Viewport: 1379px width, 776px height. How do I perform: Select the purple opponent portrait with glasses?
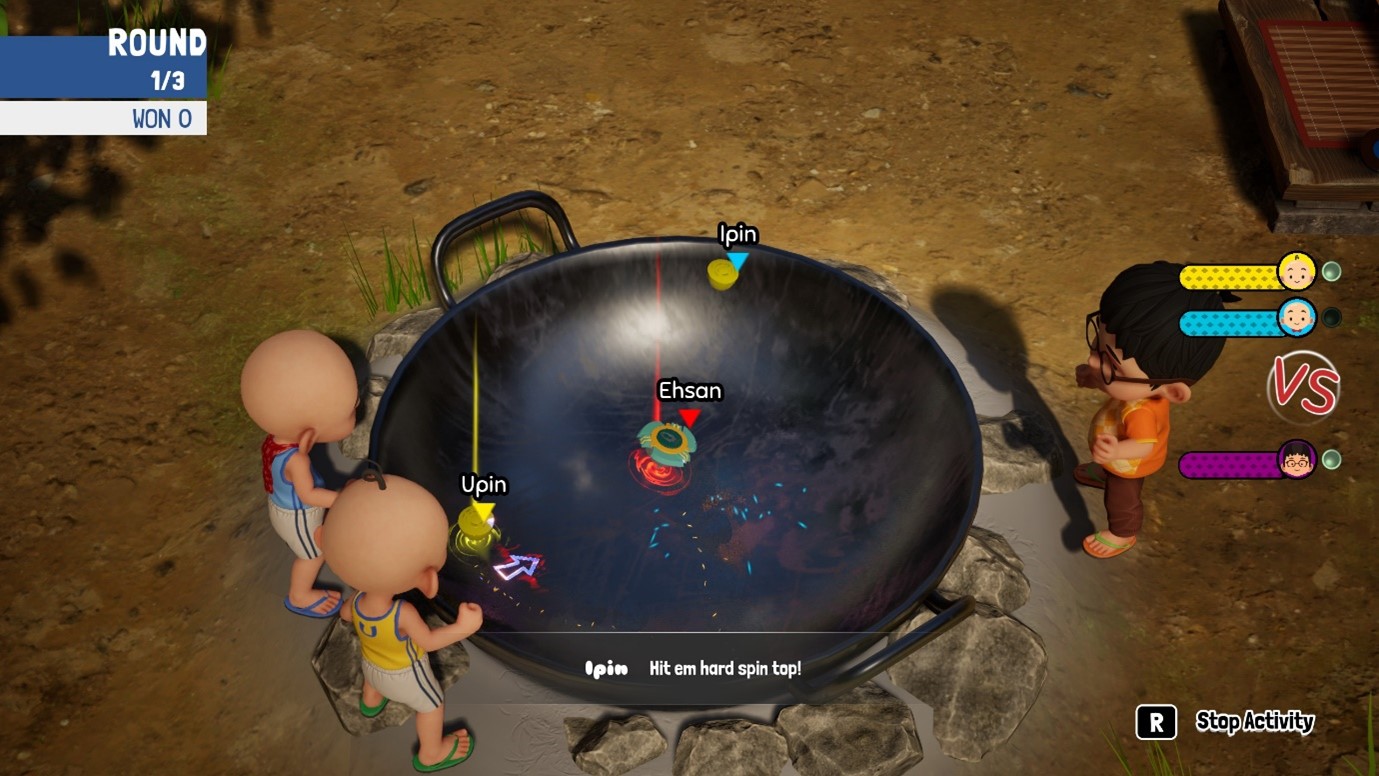(1296, 460)
